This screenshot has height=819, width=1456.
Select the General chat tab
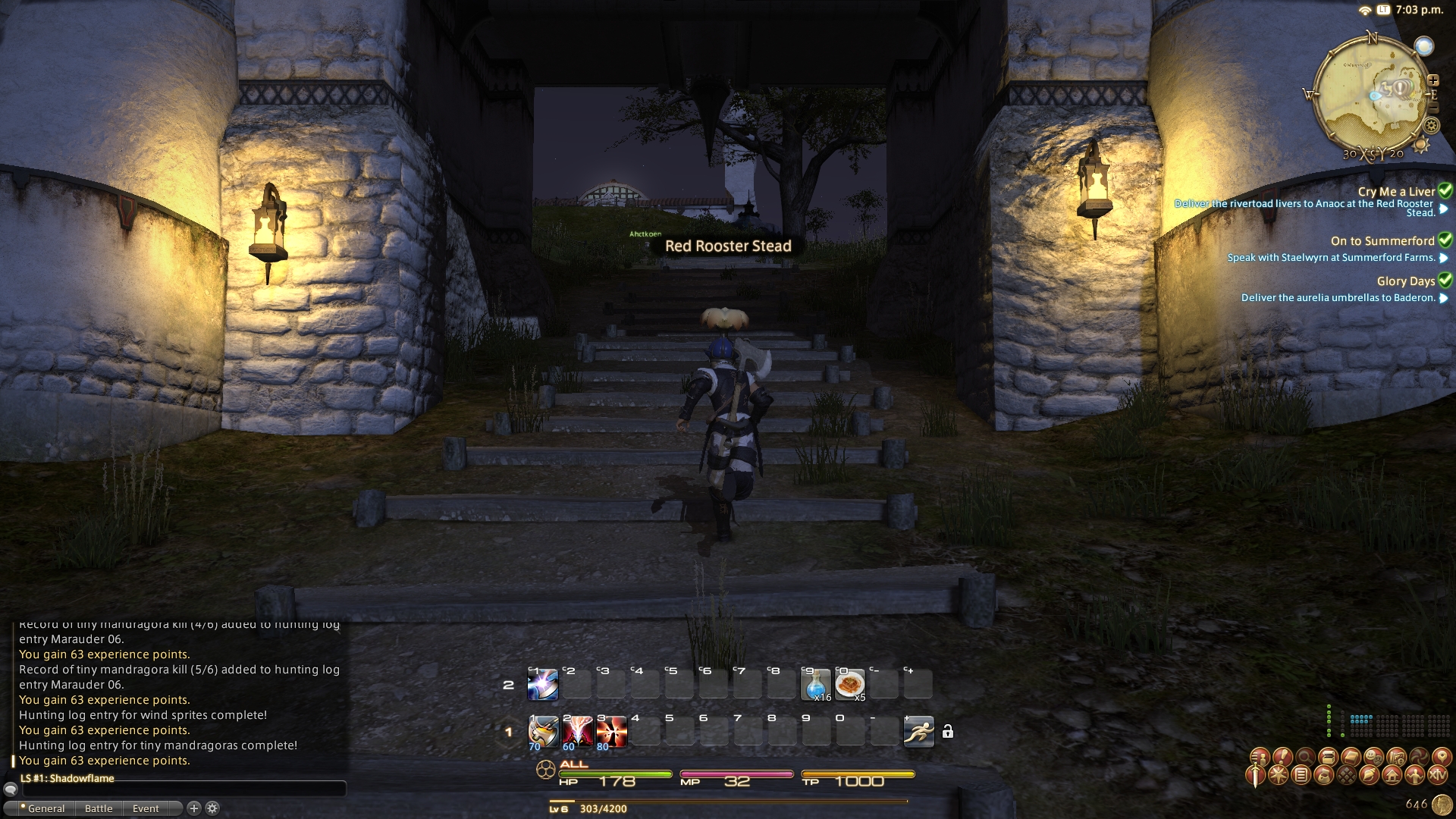pyautogui.click(x=45, y=808)
